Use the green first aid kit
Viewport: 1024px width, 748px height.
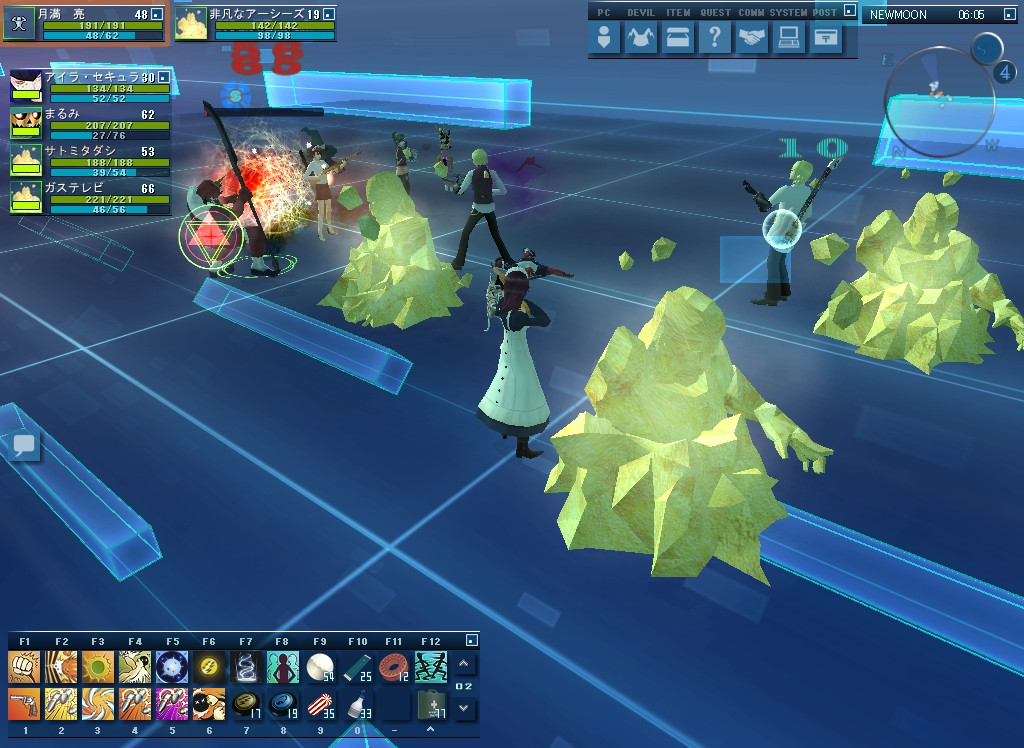coord(431,703)
